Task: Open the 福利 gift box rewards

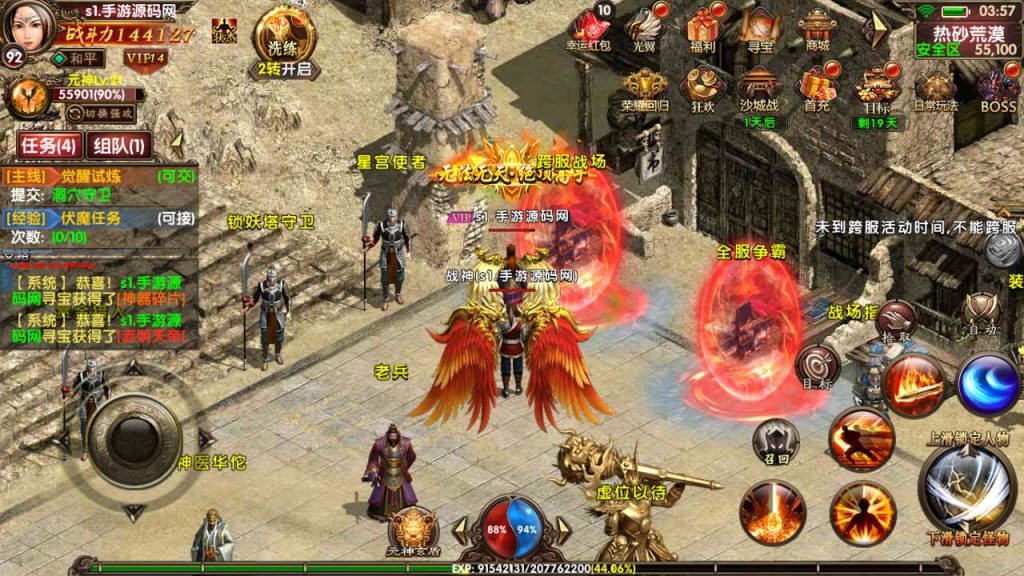Action: 702,28
